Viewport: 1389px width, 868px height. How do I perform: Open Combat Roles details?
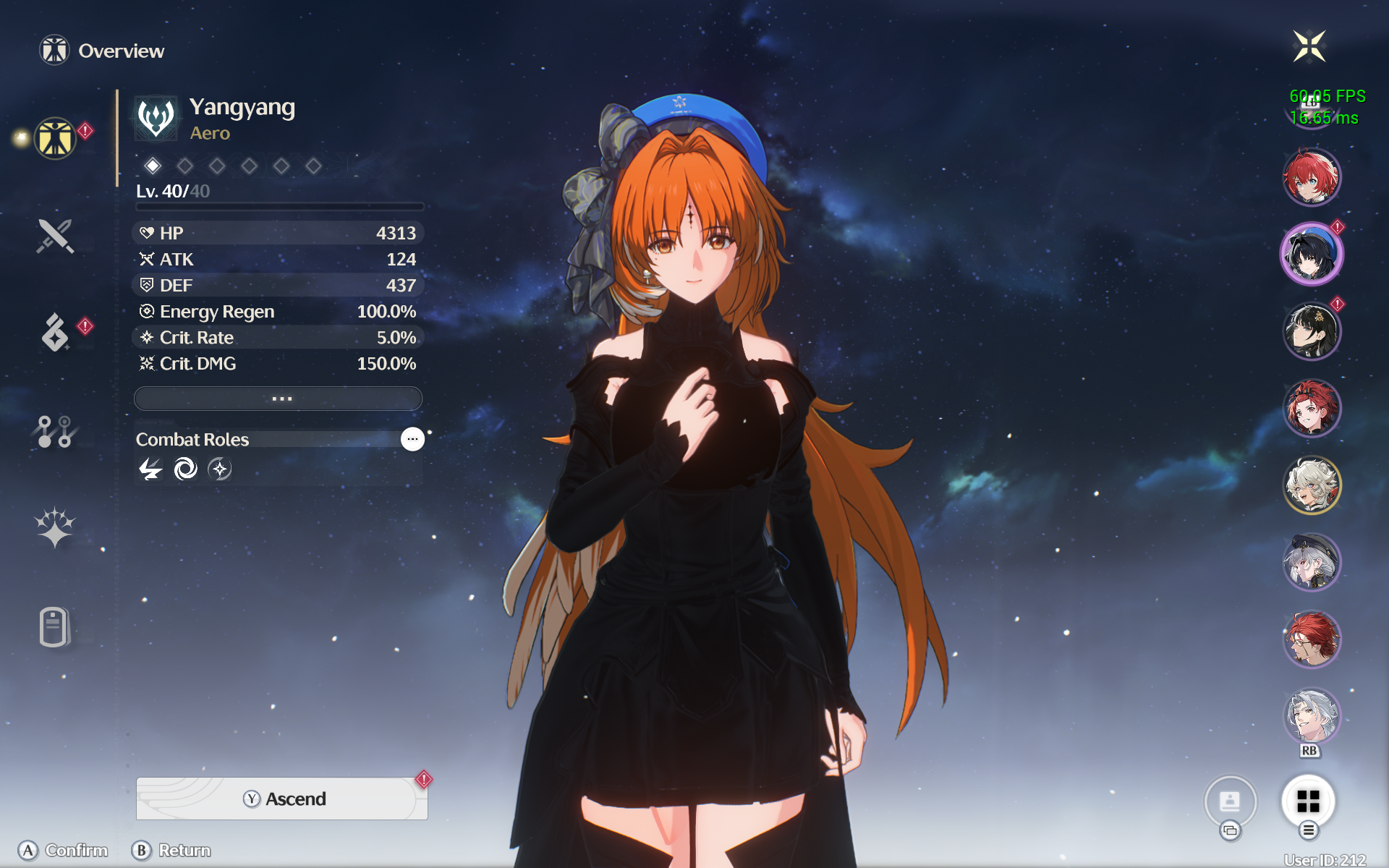click(x=412, y=439)
